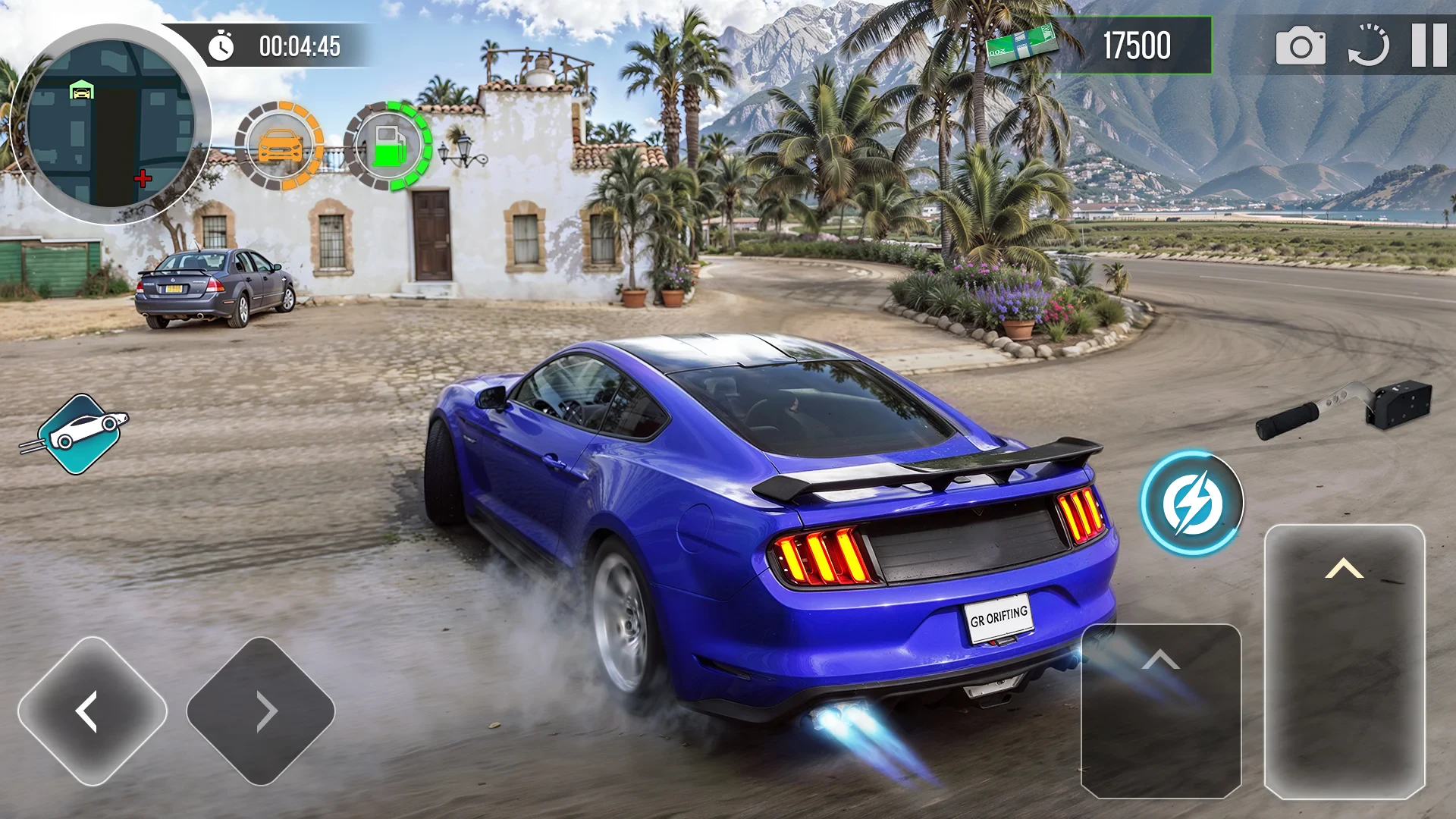Select the green fuel pump gauge
The image size is (1456, 819).
[x=388, y=146]
